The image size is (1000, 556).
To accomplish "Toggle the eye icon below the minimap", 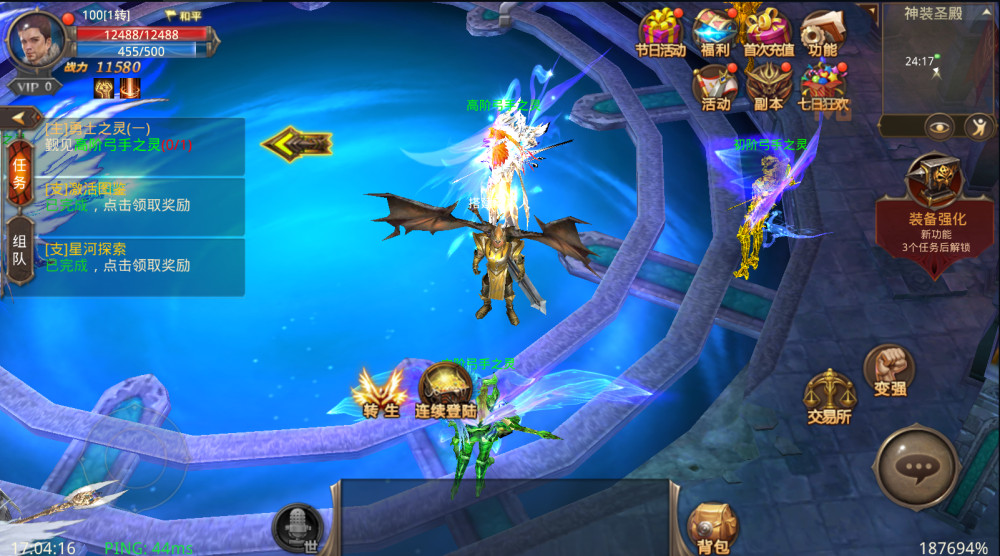I will click(x=938, y=126).
